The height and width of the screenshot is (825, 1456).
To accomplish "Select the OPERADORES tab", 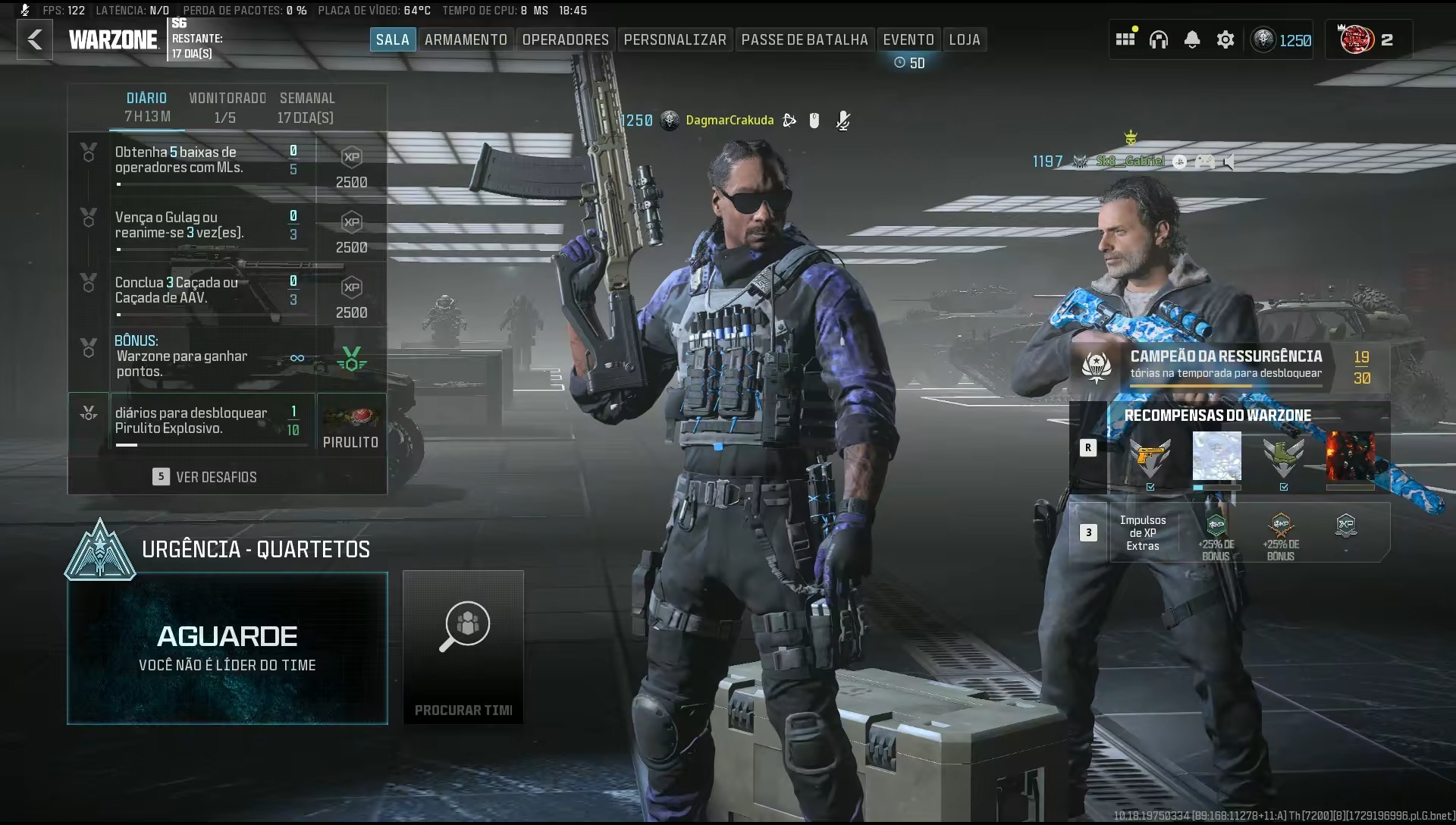I will tap(565, 39).
